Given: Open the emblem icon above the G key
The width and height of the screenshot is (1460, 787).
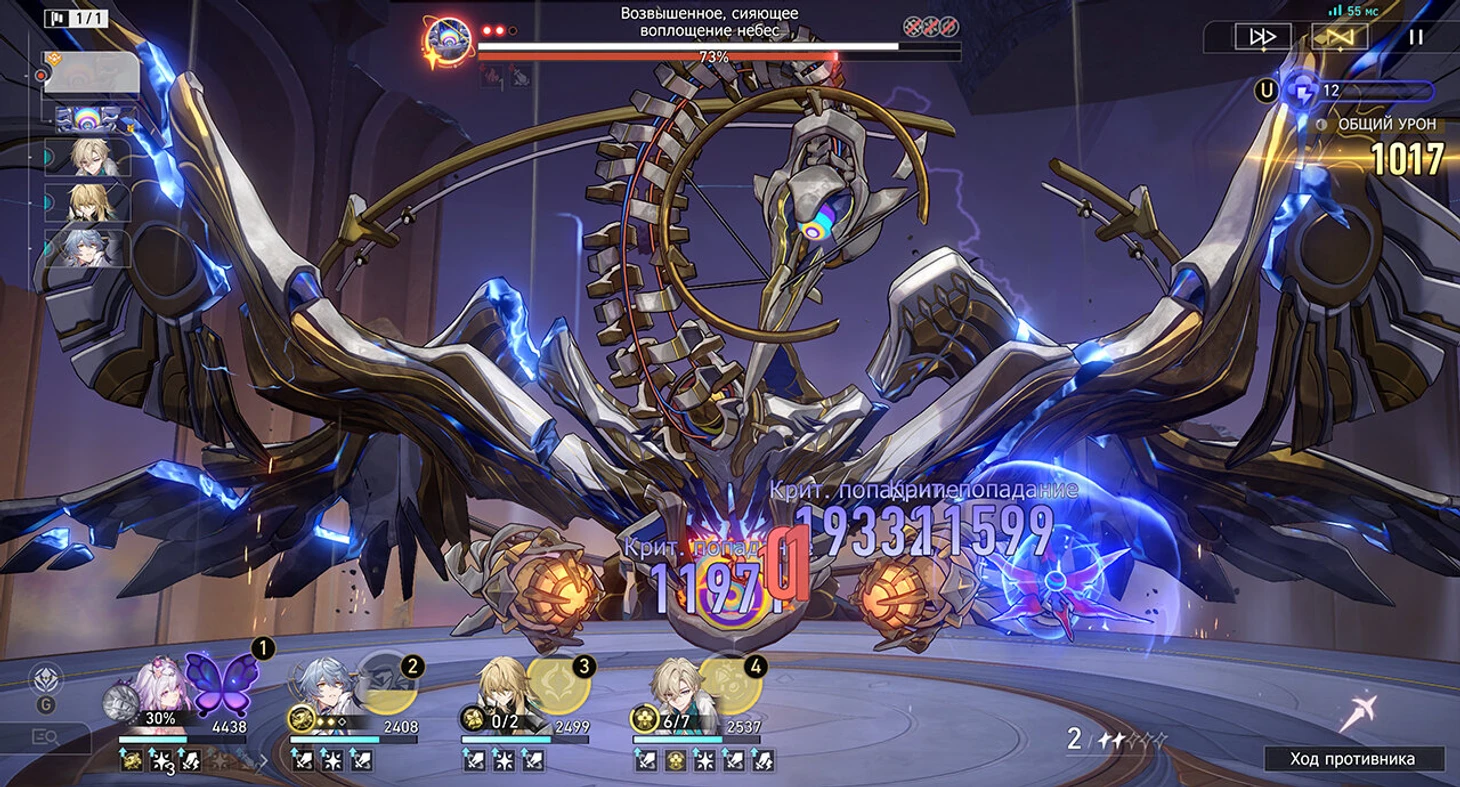Looking at the screenshot, I should click(46, 680).
